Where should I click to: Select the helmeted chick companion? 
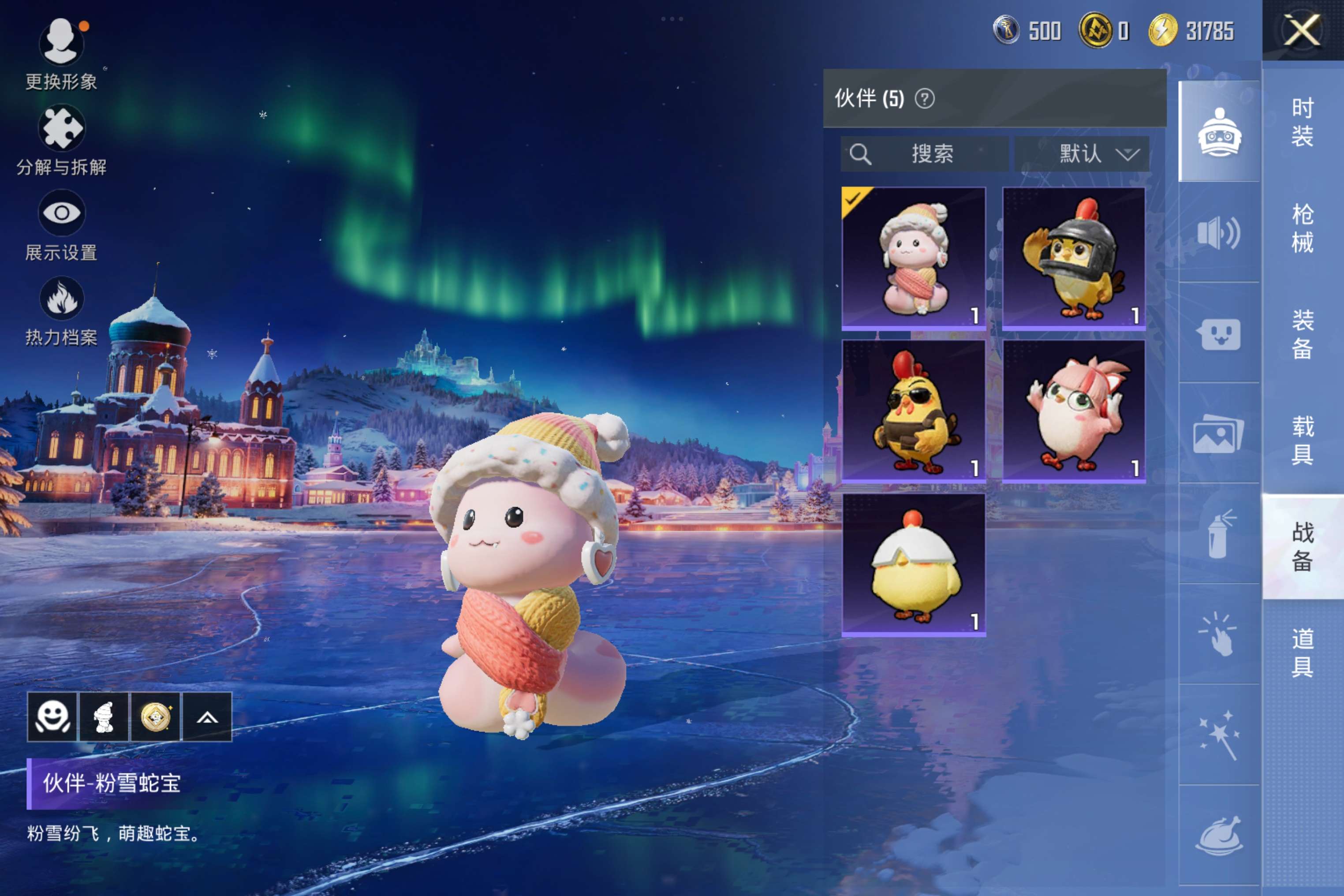pyautogui.click(x=1074, y=258)
